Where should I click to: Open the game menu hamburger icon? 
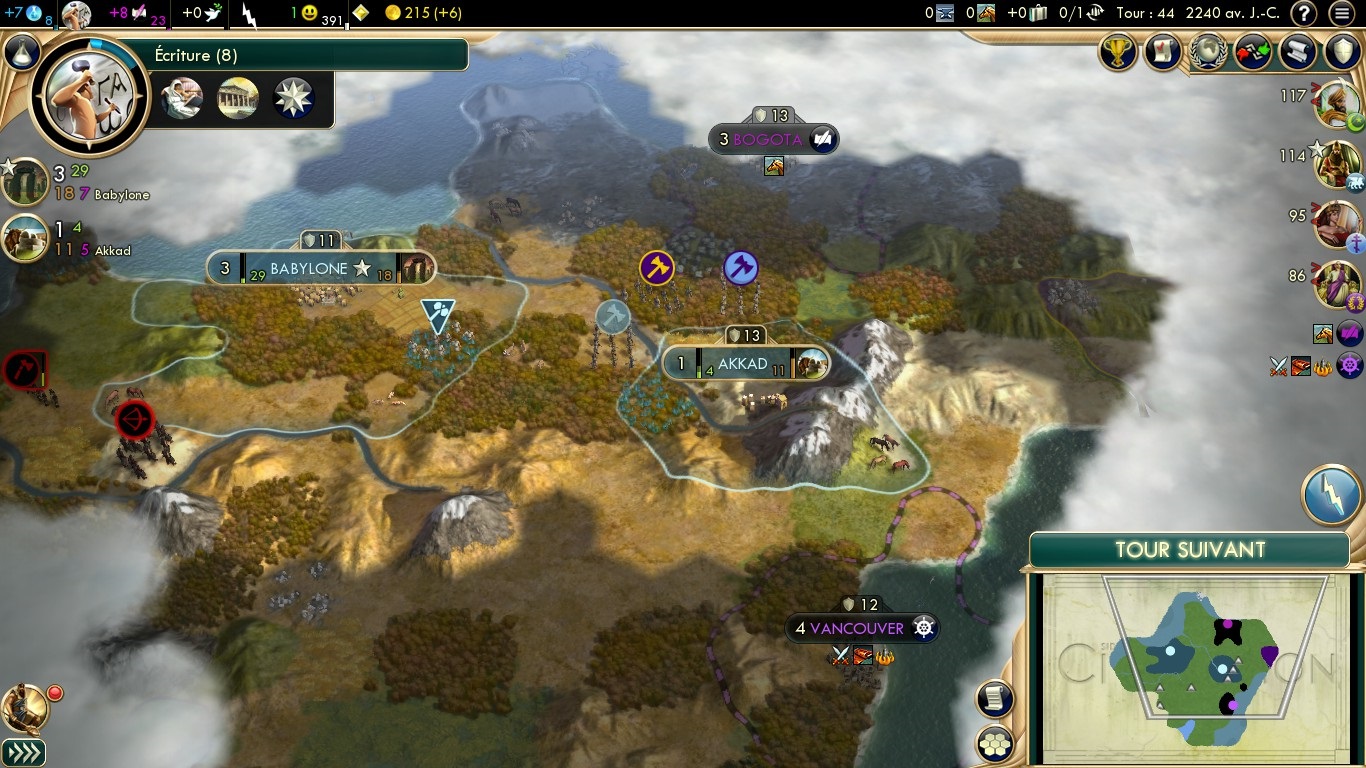[x=1343, y=15]
